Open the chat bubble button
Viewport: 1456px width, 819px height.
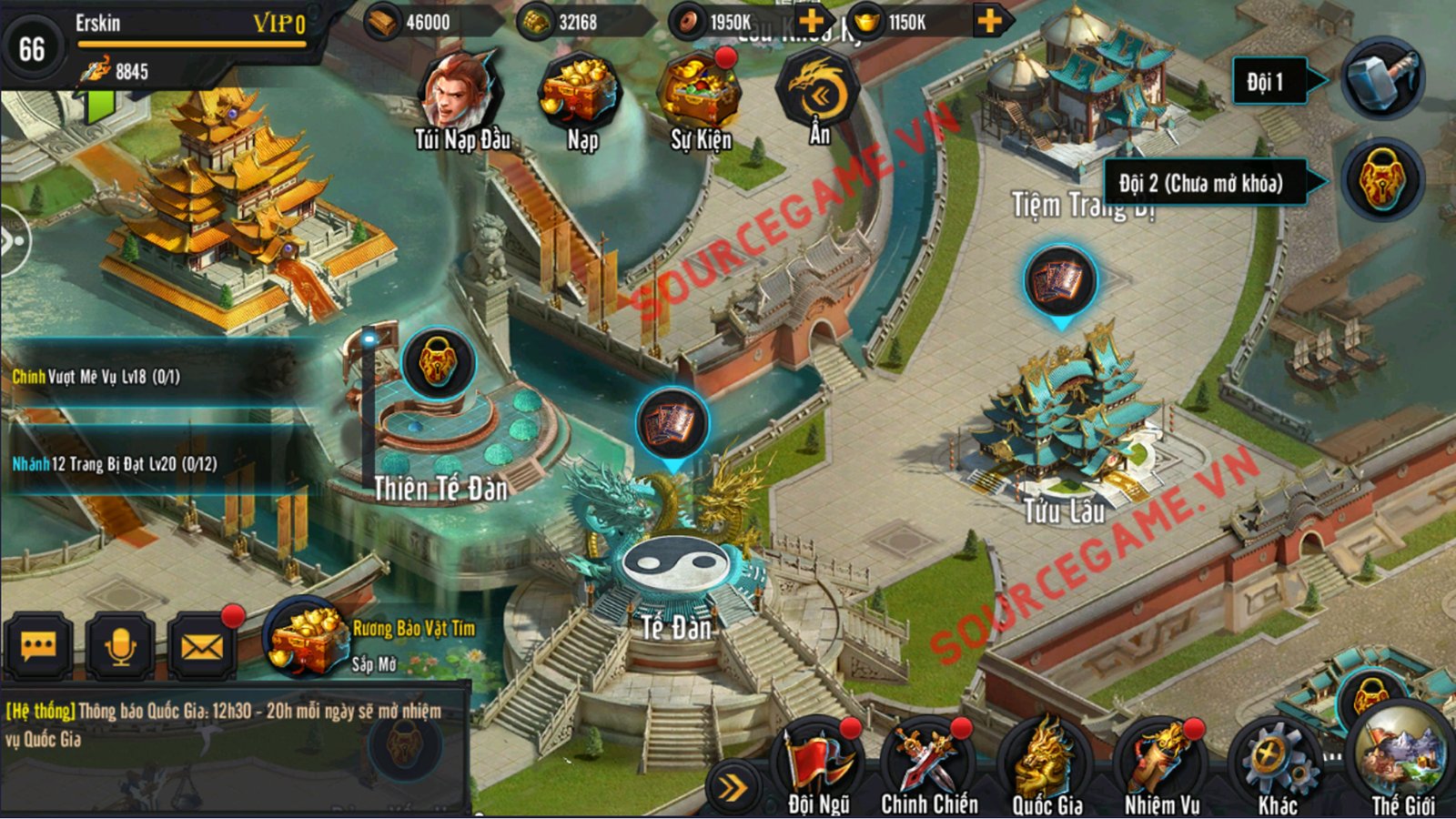38,648
